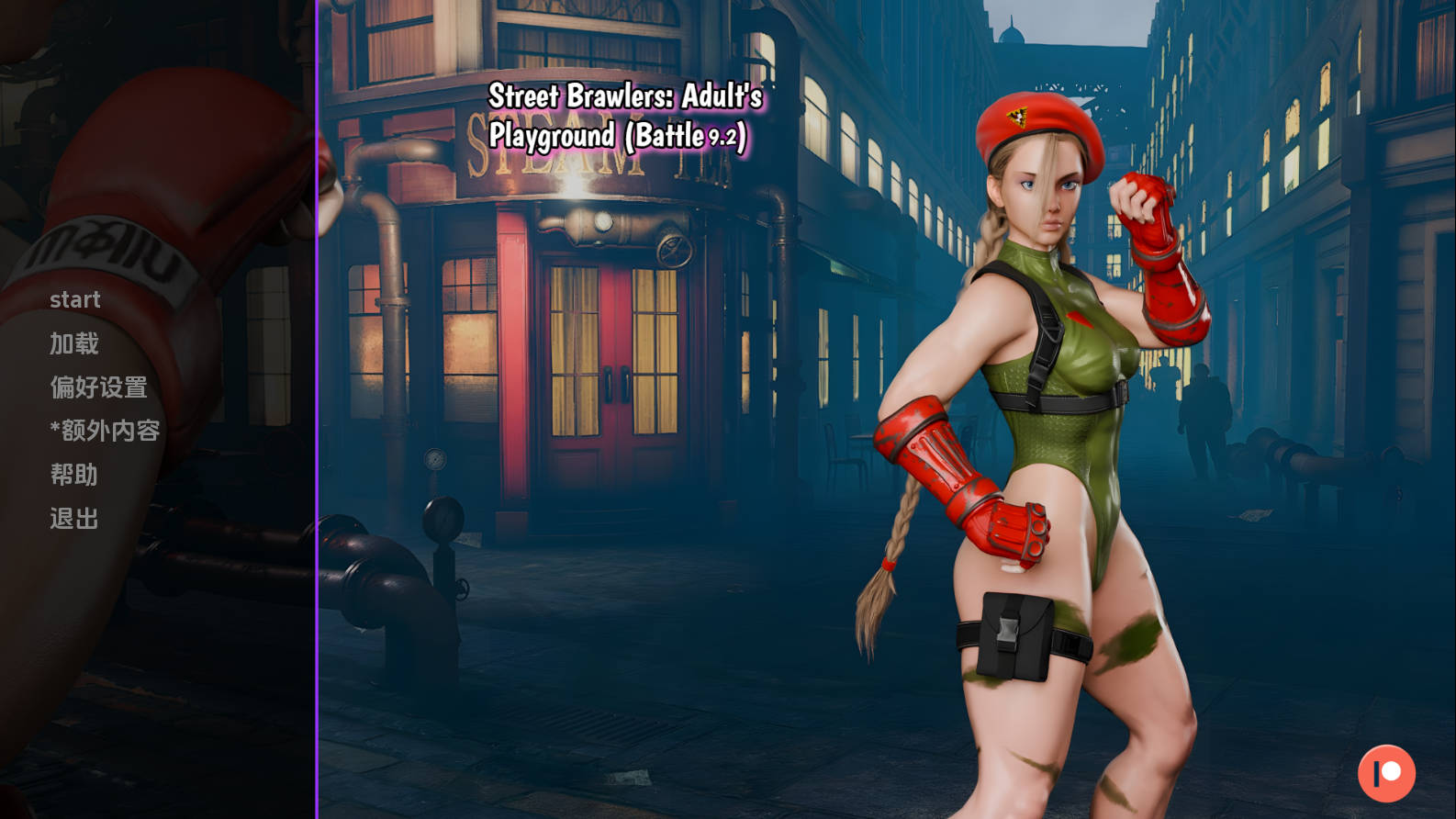The height and width of the screenshot is (819, 1456).
Task: Choose 退出 to quit the game
Action: point(74,519)
